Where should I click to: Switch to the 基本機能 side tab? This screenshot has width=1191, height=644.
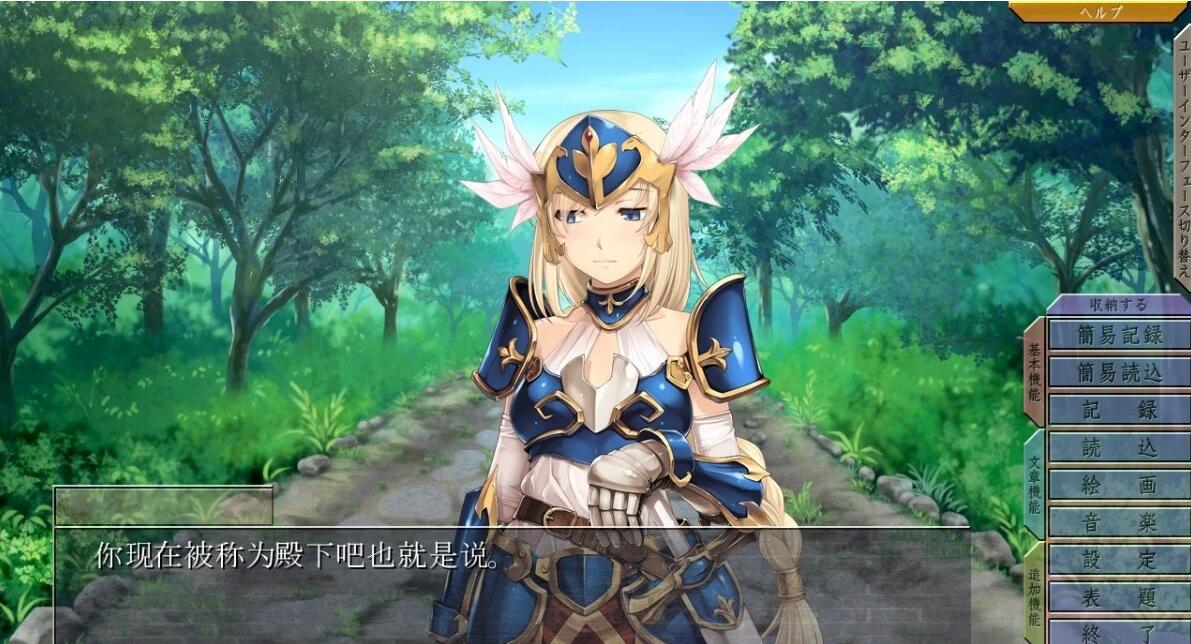tap(1034, 372)
